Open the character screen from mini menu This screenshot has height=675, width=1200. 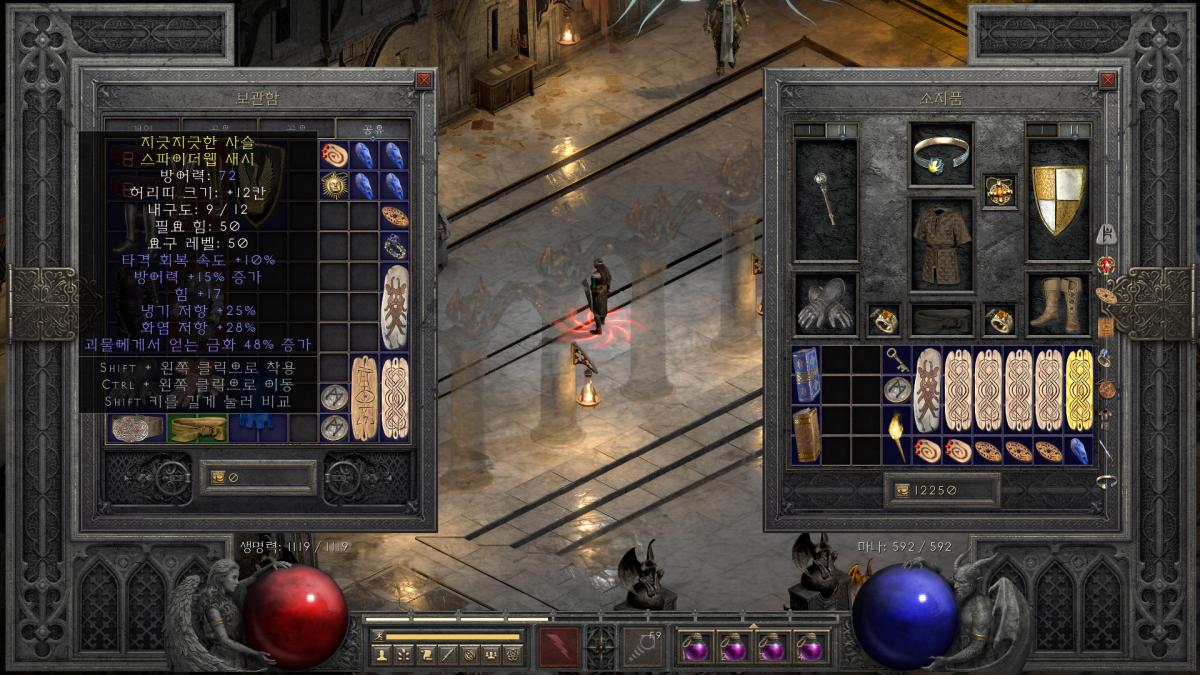pos(380,655)
